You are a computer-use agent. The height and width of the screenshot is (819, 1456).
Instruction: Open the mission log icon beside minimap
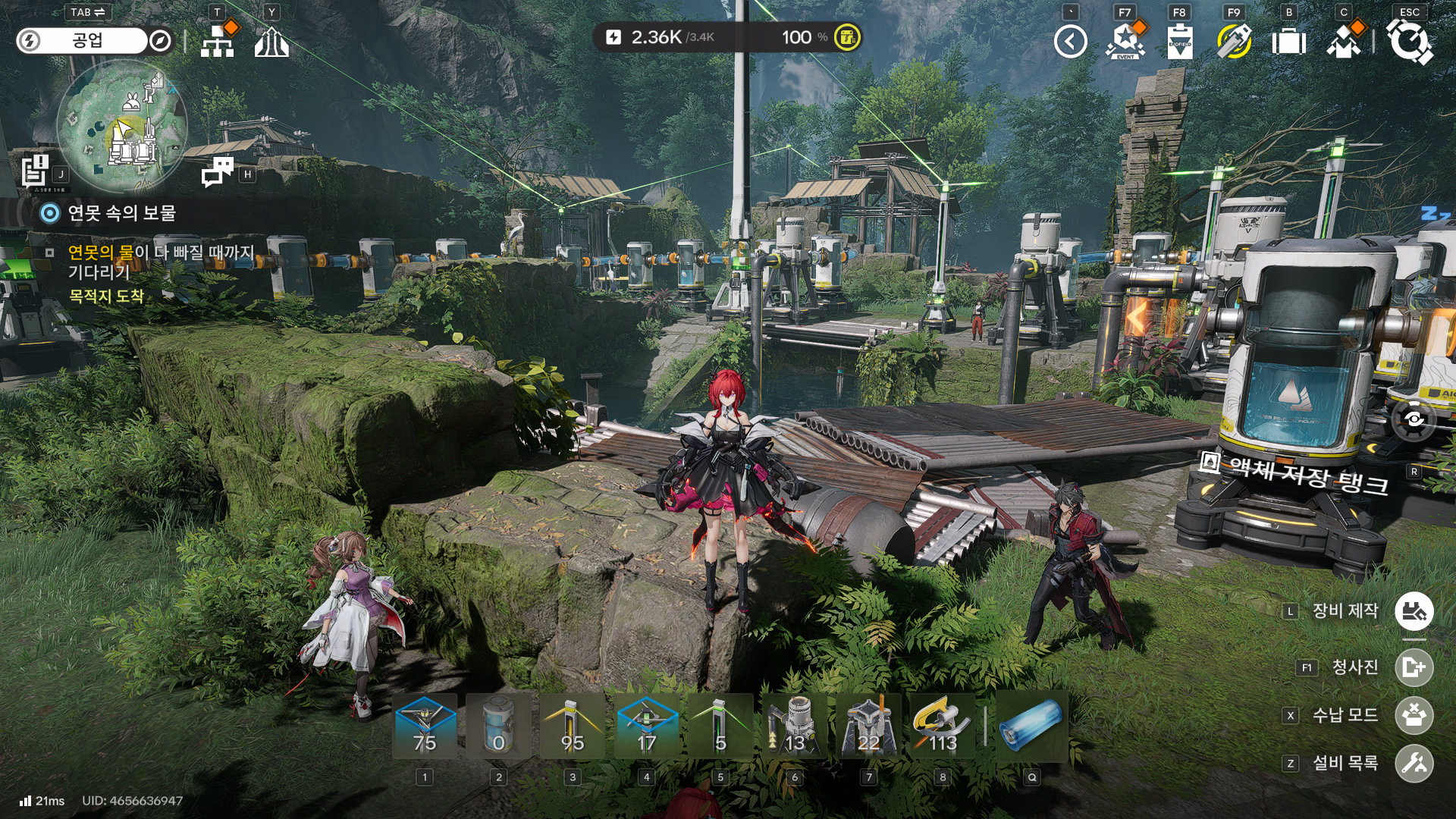click(36, 170)
